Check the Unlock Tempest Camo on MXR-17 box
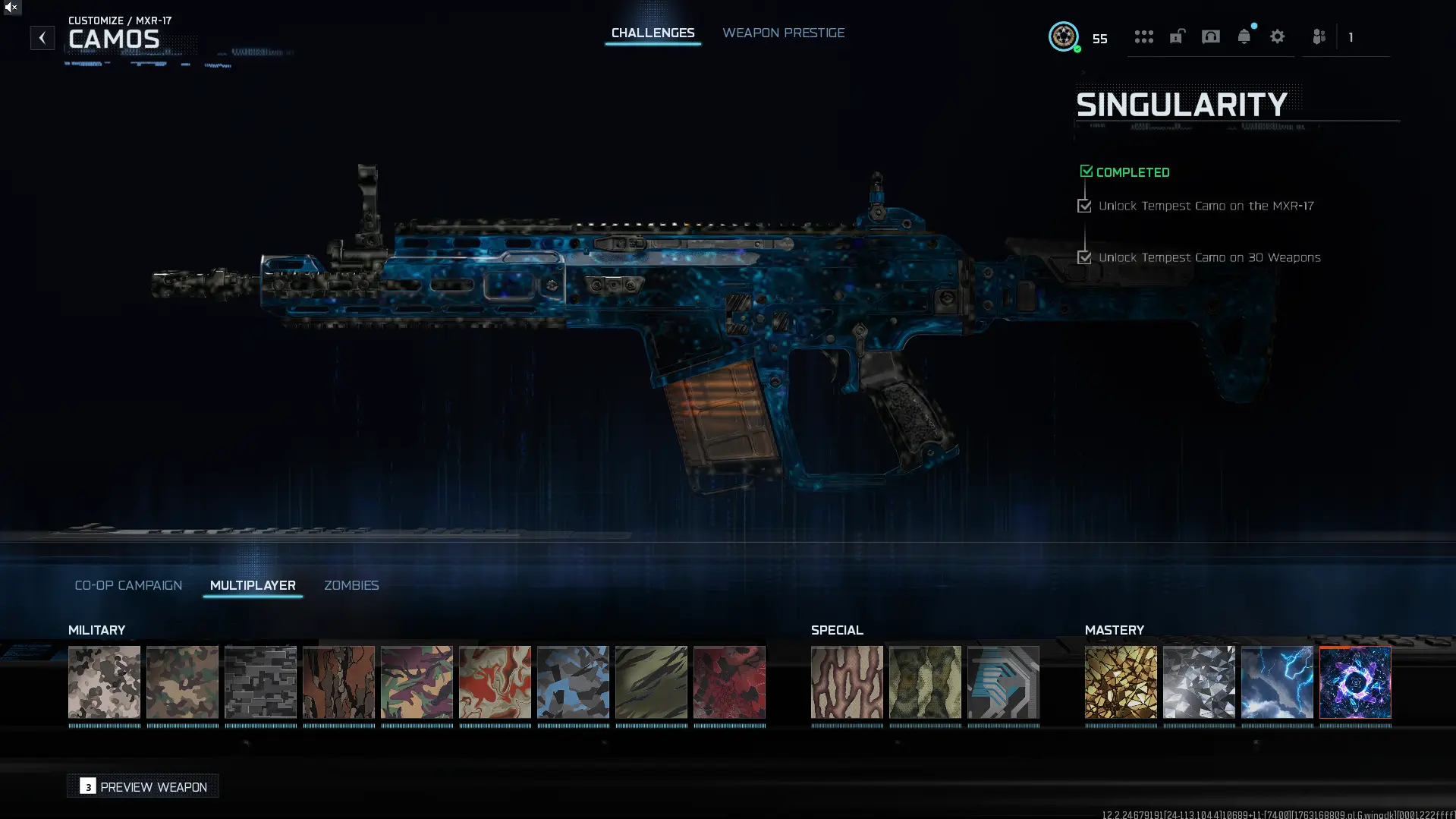The height and width of the screenshot is (819, 1456). coord(1083,205)
